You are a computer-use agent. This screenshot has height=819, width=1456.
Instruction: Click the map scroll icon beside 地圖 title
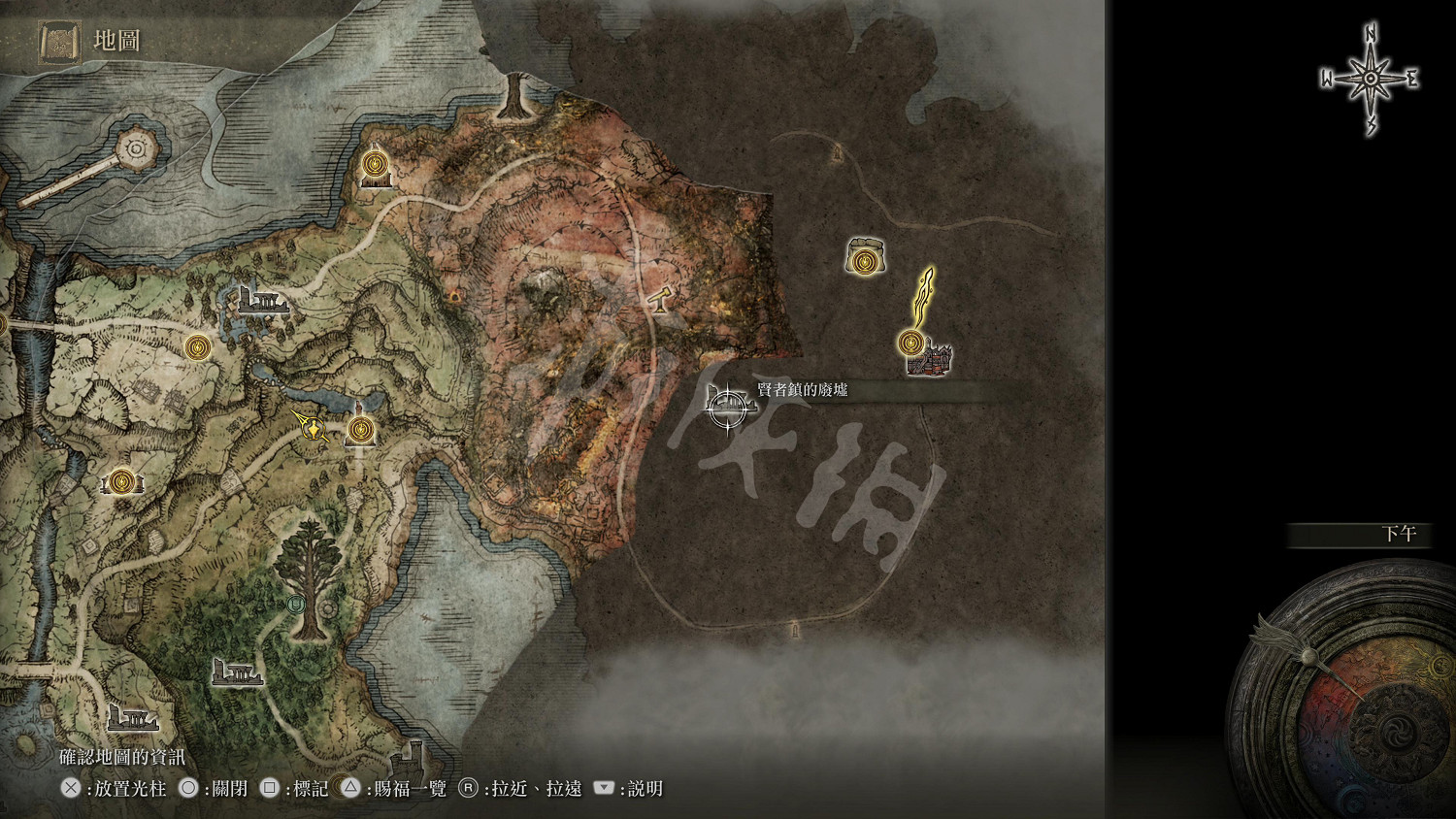pos(58,41)
